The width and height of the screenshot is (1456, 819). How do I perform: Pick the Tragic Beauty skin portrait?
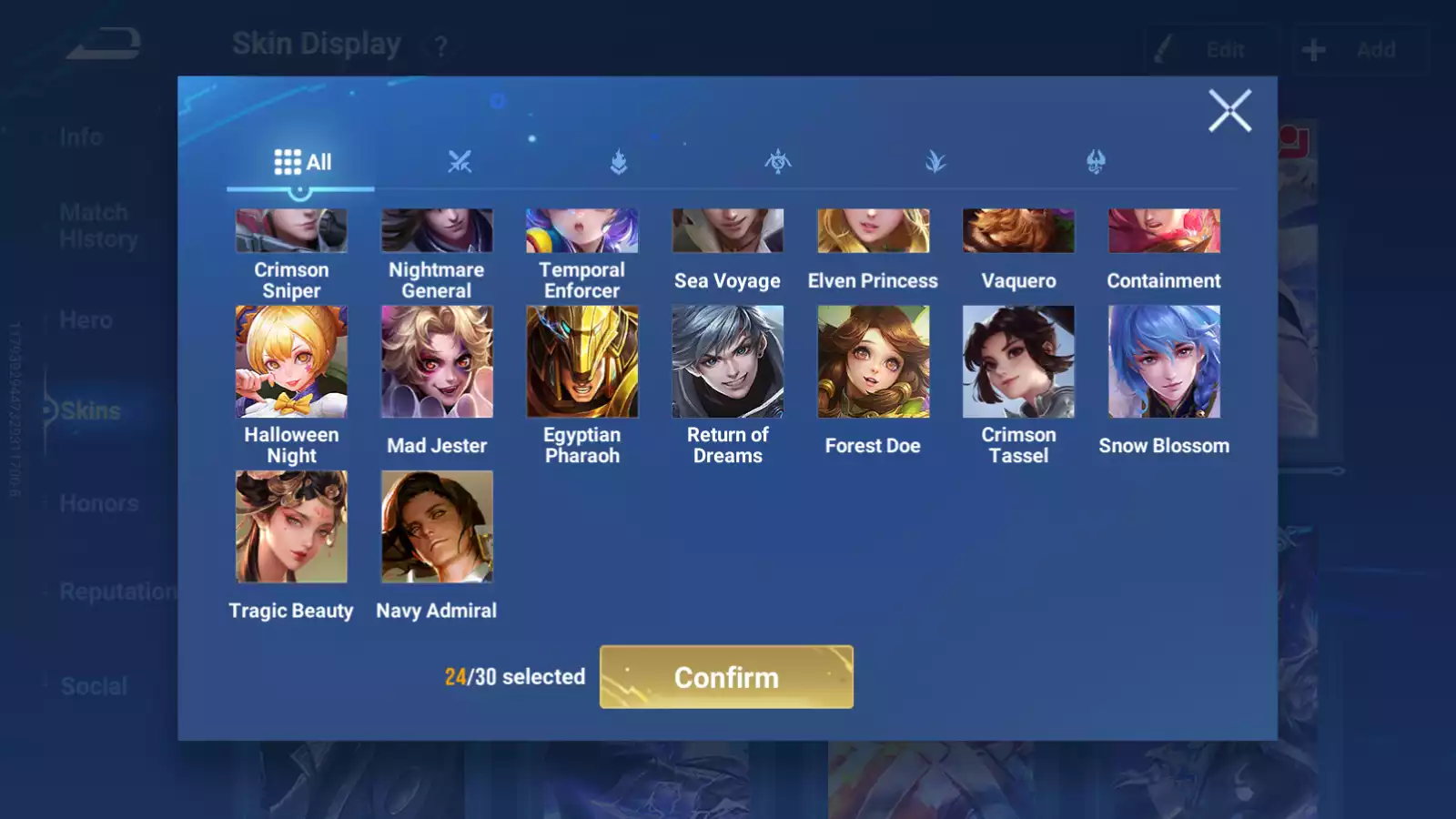pyautogui.click(x=291, y=527)
